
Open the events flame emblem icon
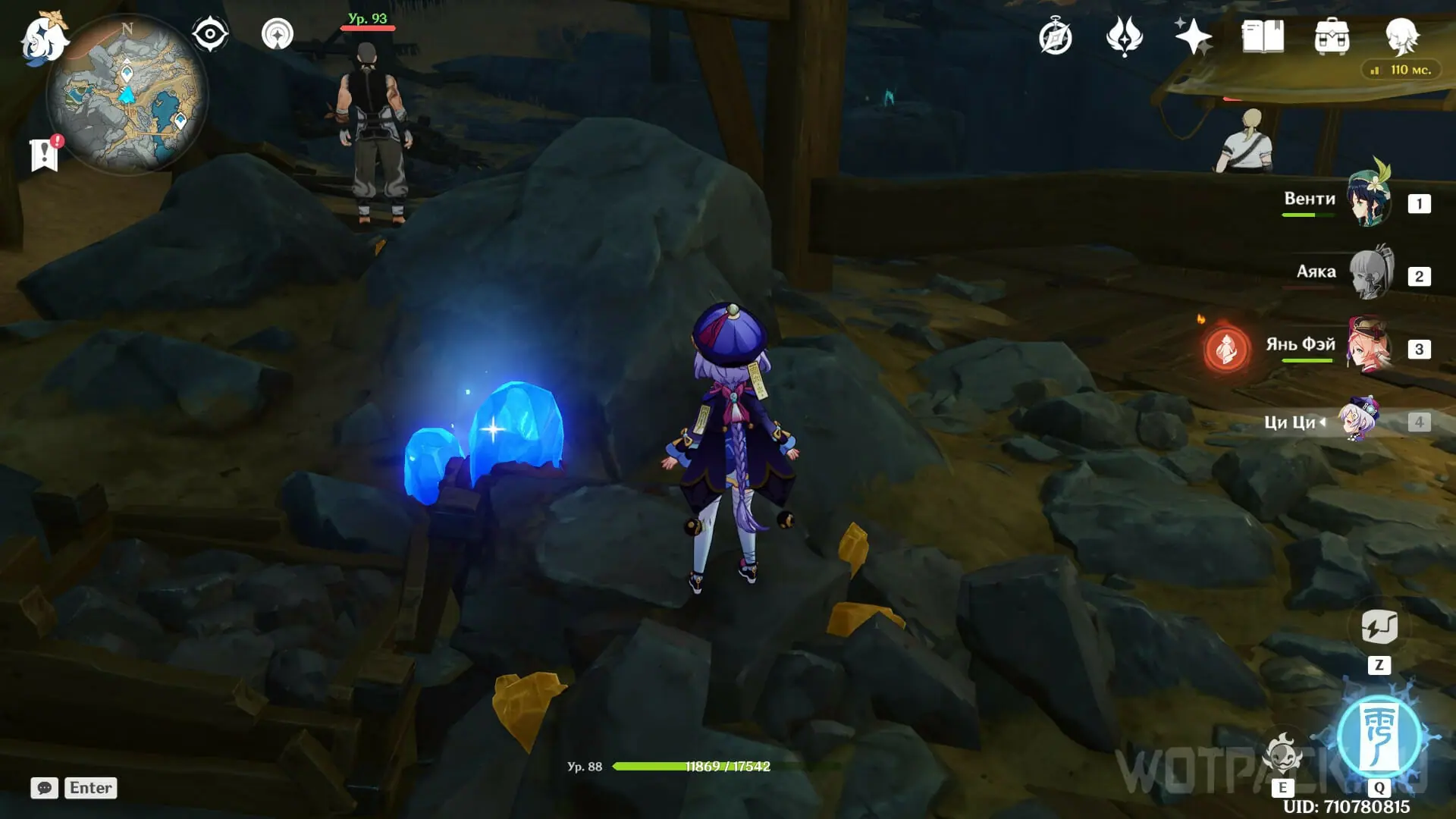coord(1124,37)
